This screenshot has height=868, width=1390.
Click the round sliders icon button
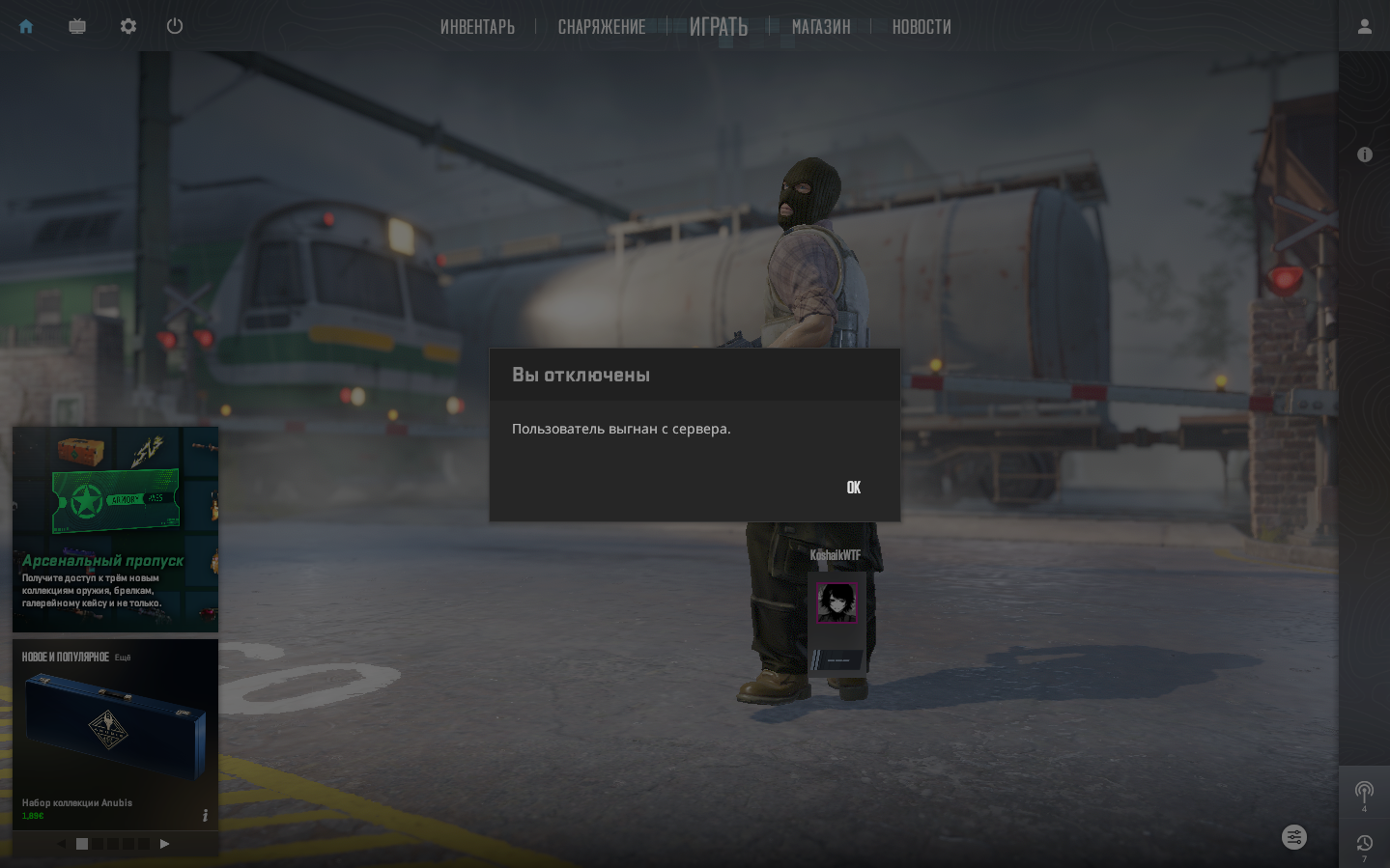(x=1294, y=837)
